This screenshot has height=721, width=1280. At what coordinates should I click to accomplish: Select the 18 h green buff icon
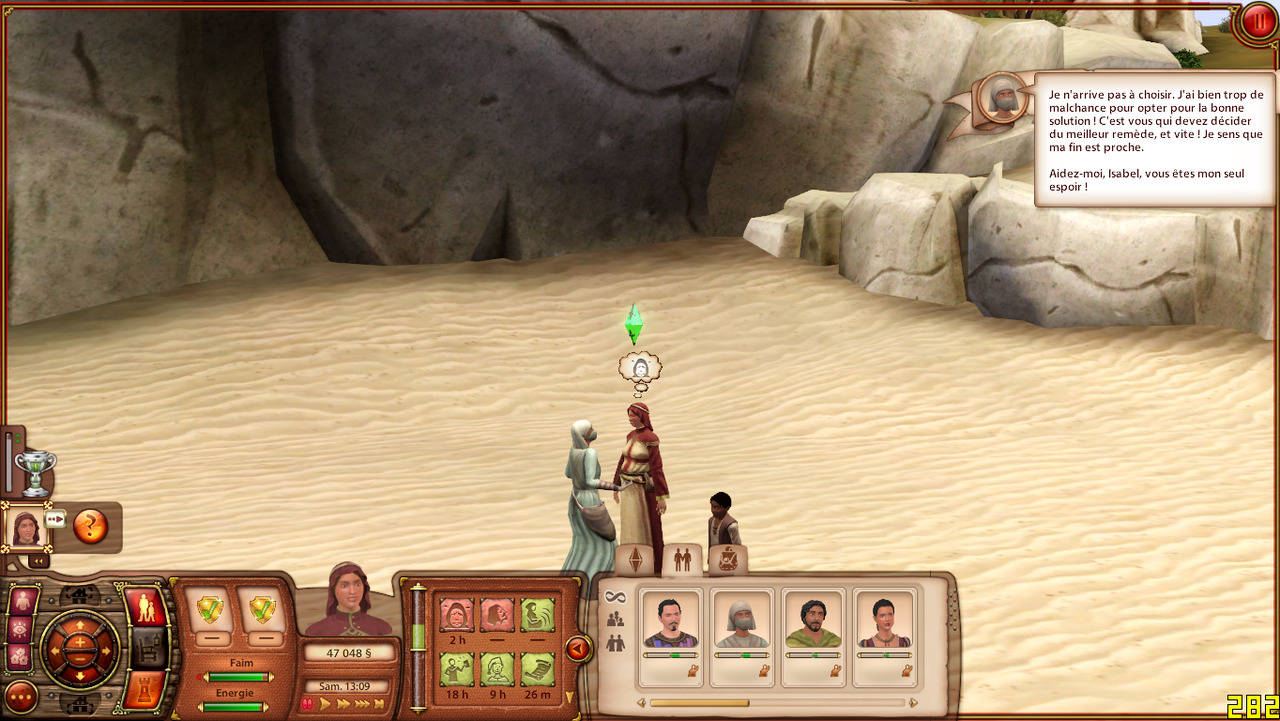point(456,669)
